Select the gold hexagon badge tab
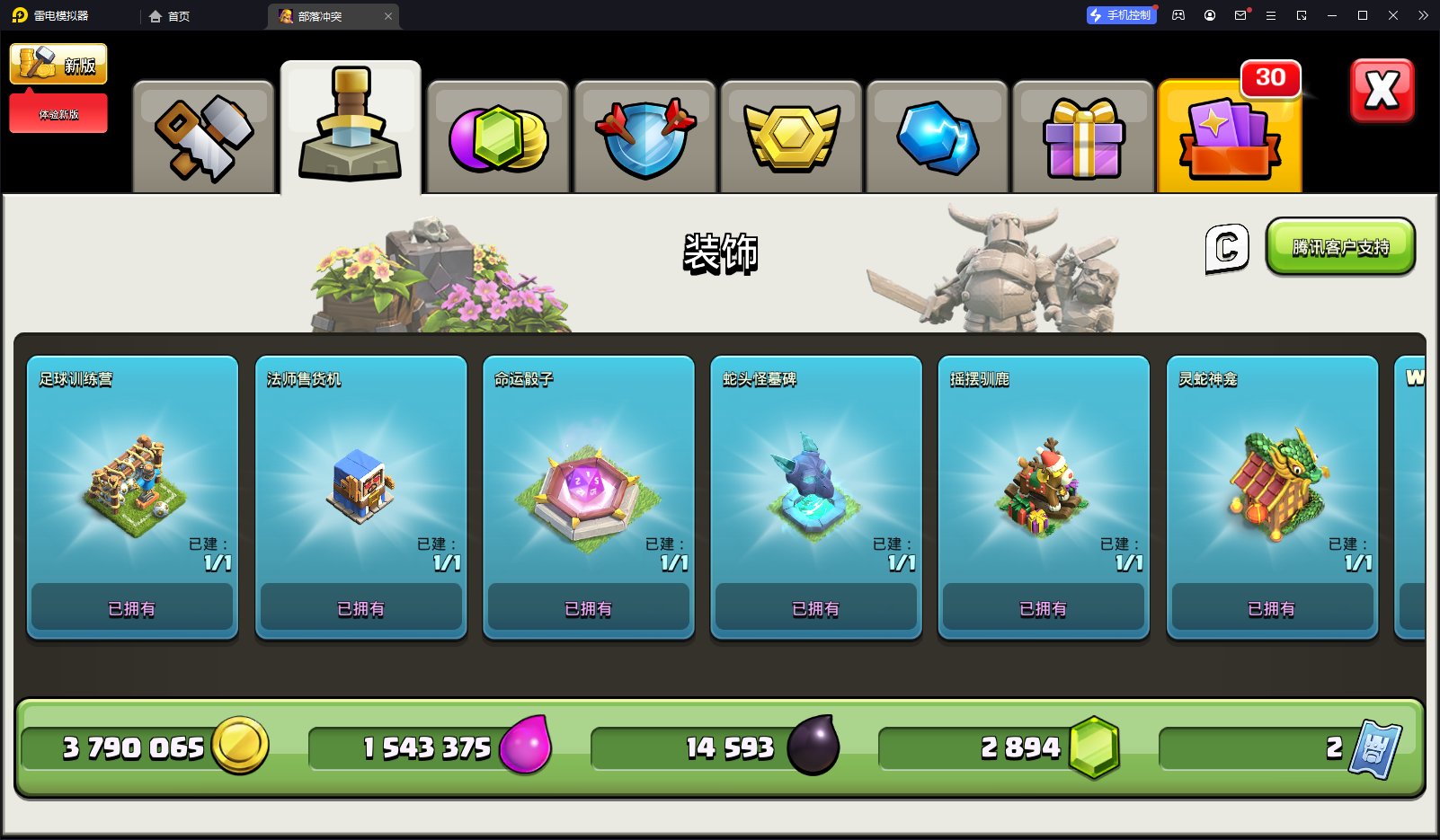Image resolution: width=1440 pixels, height=840 pixels. (791, 137)
